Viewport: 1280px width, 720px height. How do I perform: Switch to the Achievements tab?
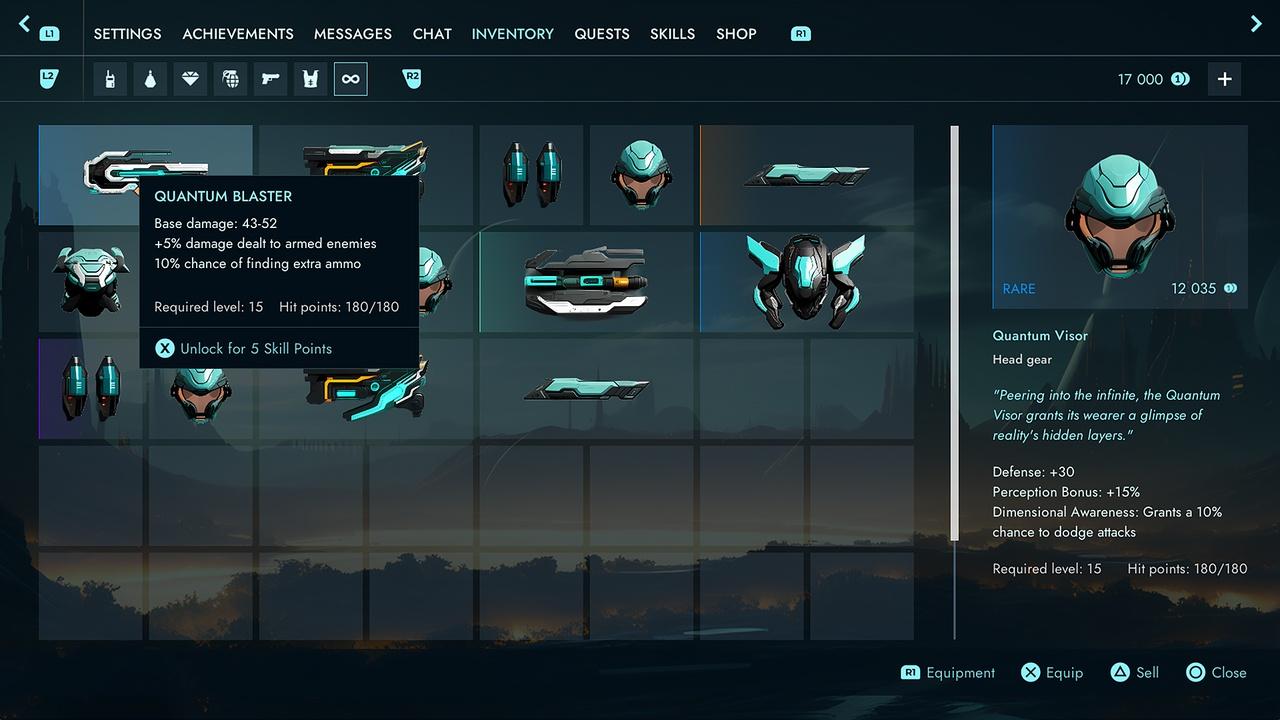(238, 34)
